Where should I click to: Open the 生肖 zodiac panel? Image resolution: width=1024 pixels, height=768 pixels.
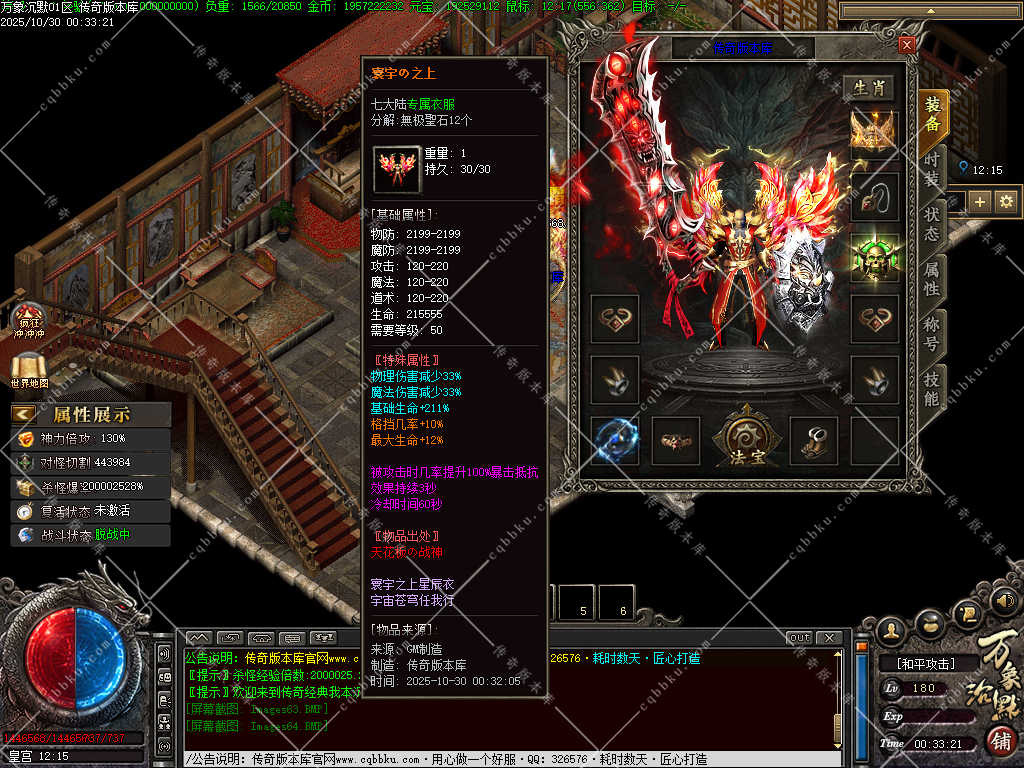tap(867, 88)
